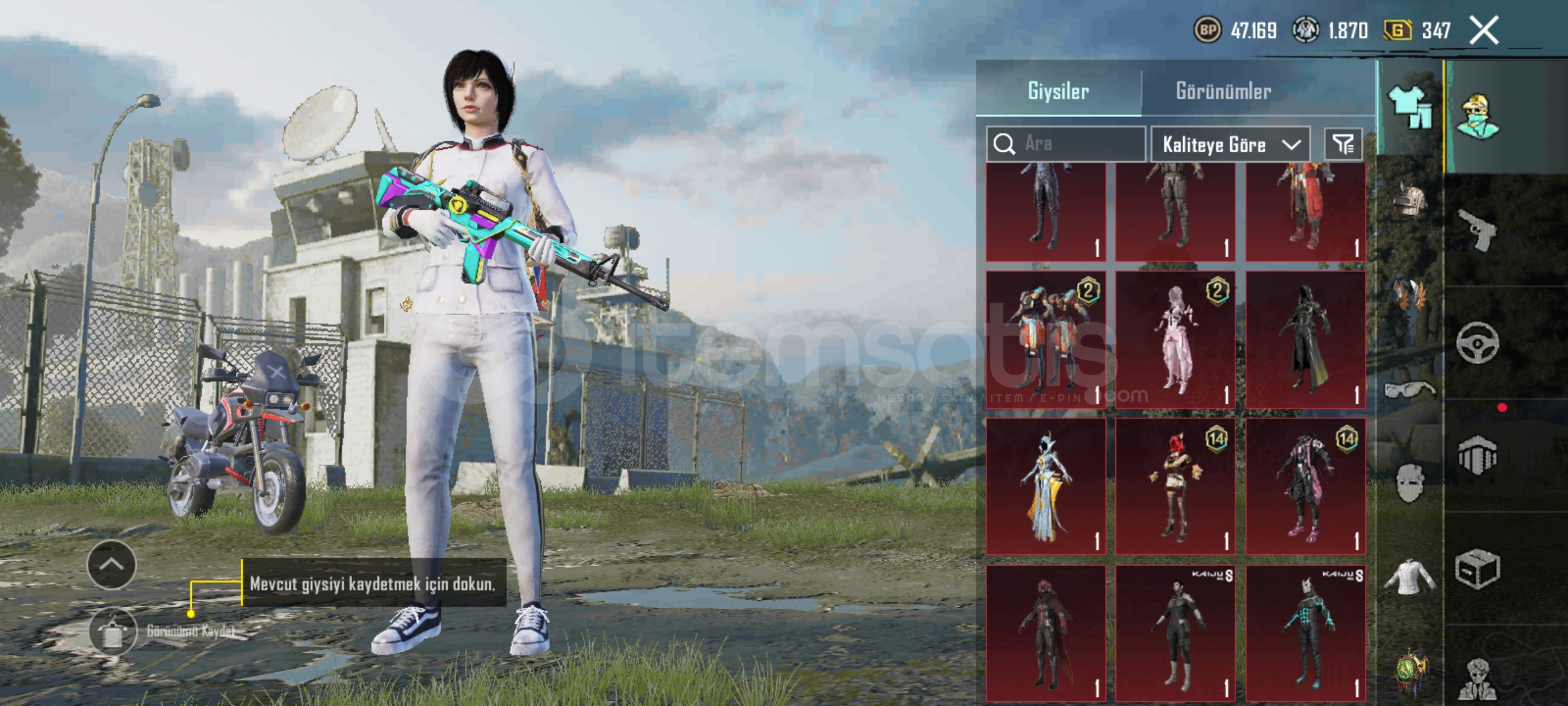Pick the orange twin-armor outfit set

point(1046,340)
